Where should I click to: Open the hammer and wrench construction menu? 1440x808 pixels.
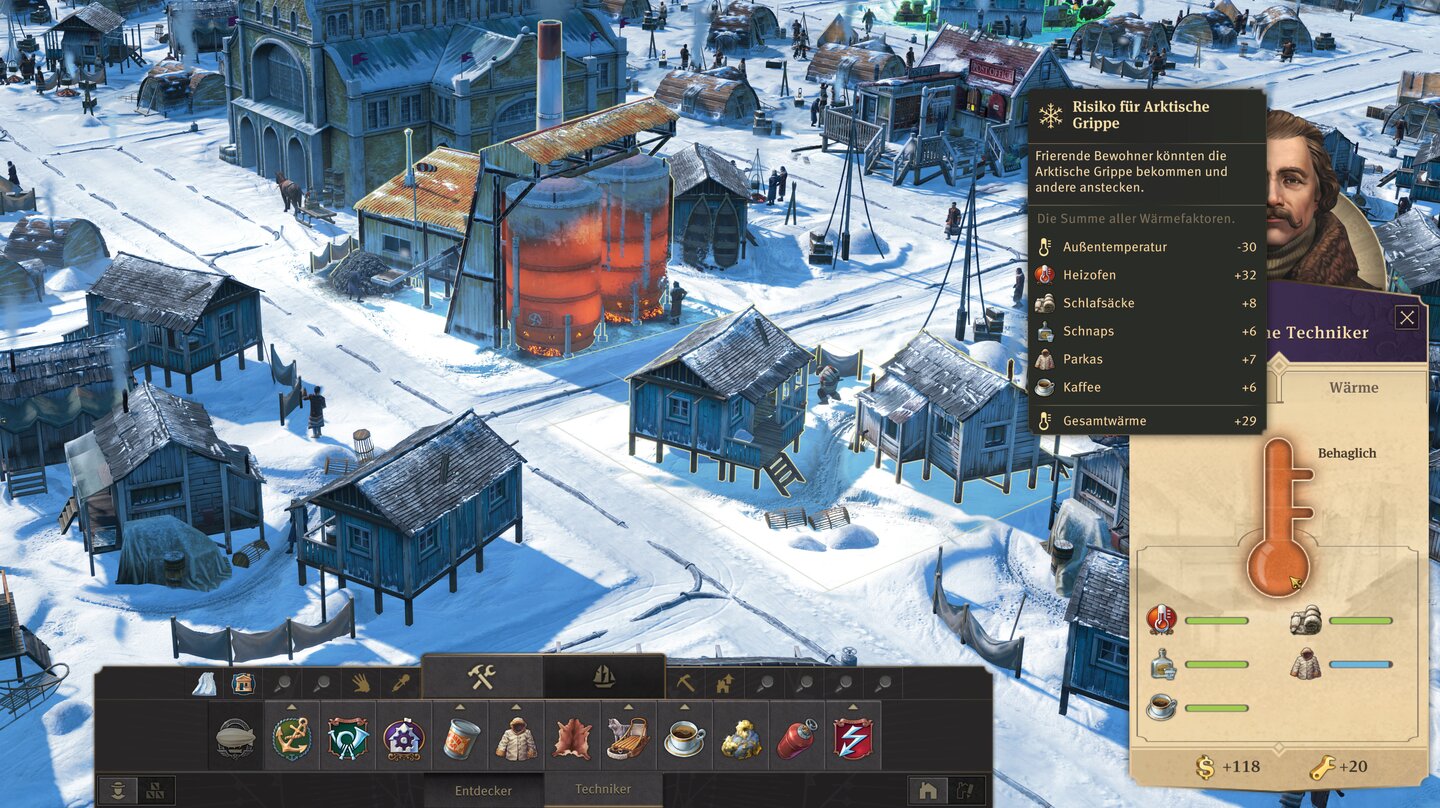[482, 677]
